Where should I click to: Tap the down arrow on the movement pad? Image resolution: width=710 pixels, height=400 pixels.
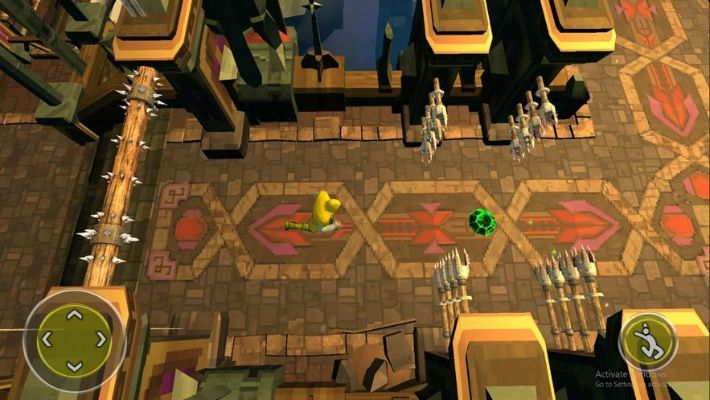pos(74,365)
